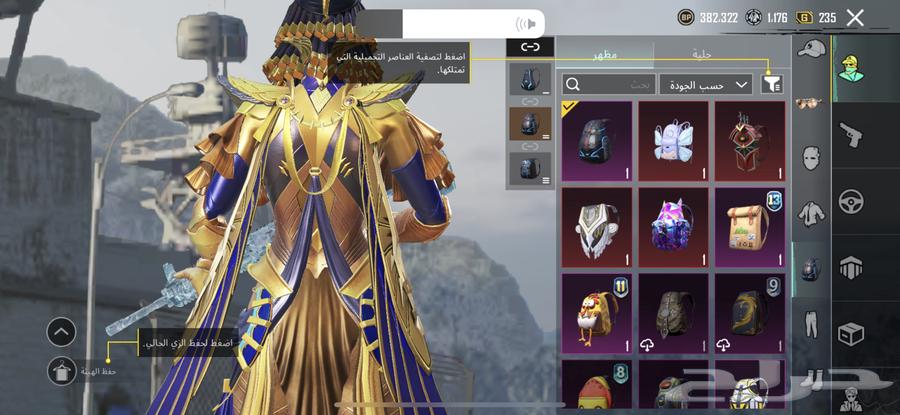Screen dimensions: 900x415
Task: Choose the red armored backpack skin
Action: coord(750,140)
